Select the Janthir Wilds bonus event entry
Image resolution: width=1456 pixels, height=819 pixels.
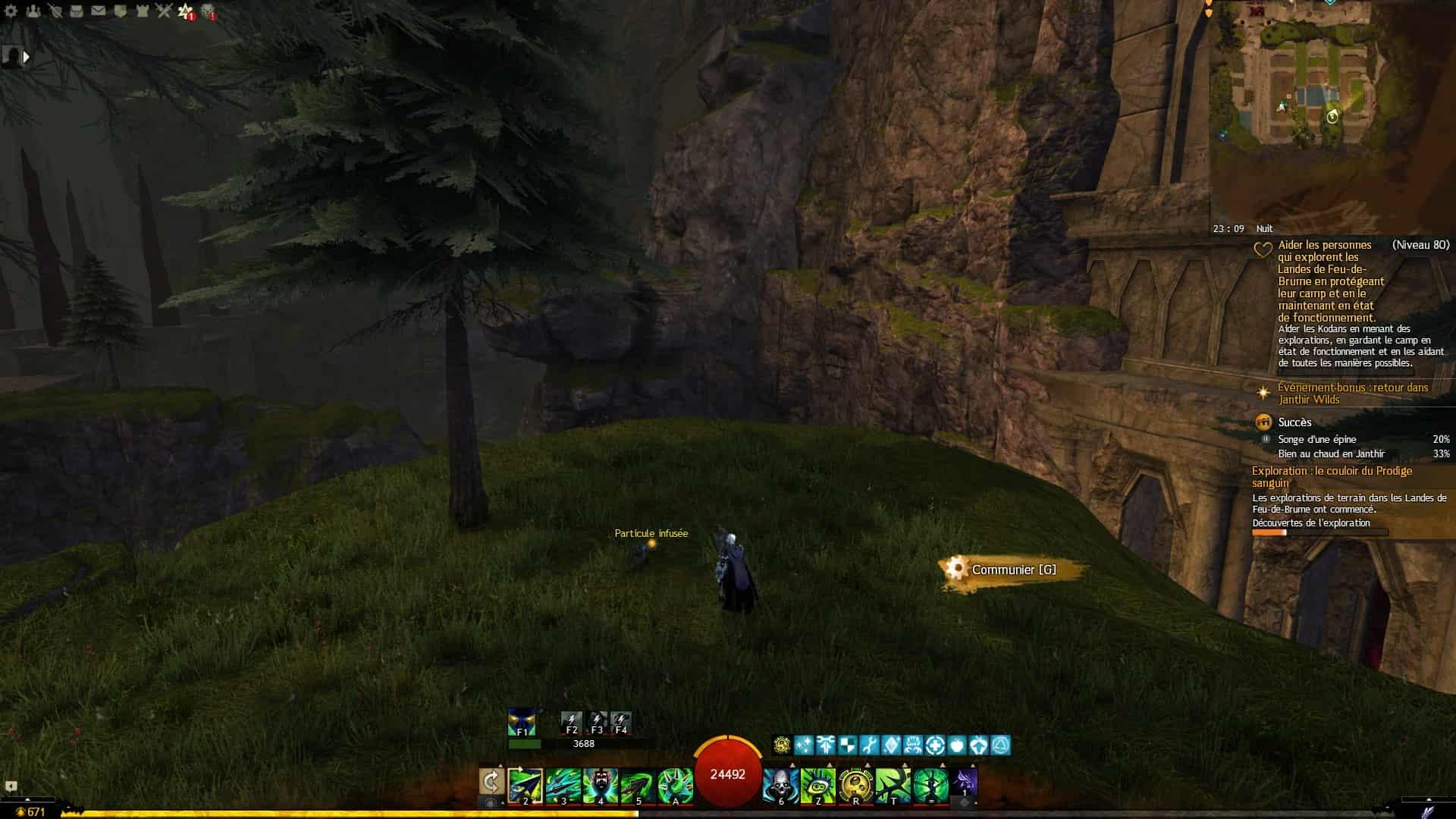pyautogui.click(x=1353, y=394)
